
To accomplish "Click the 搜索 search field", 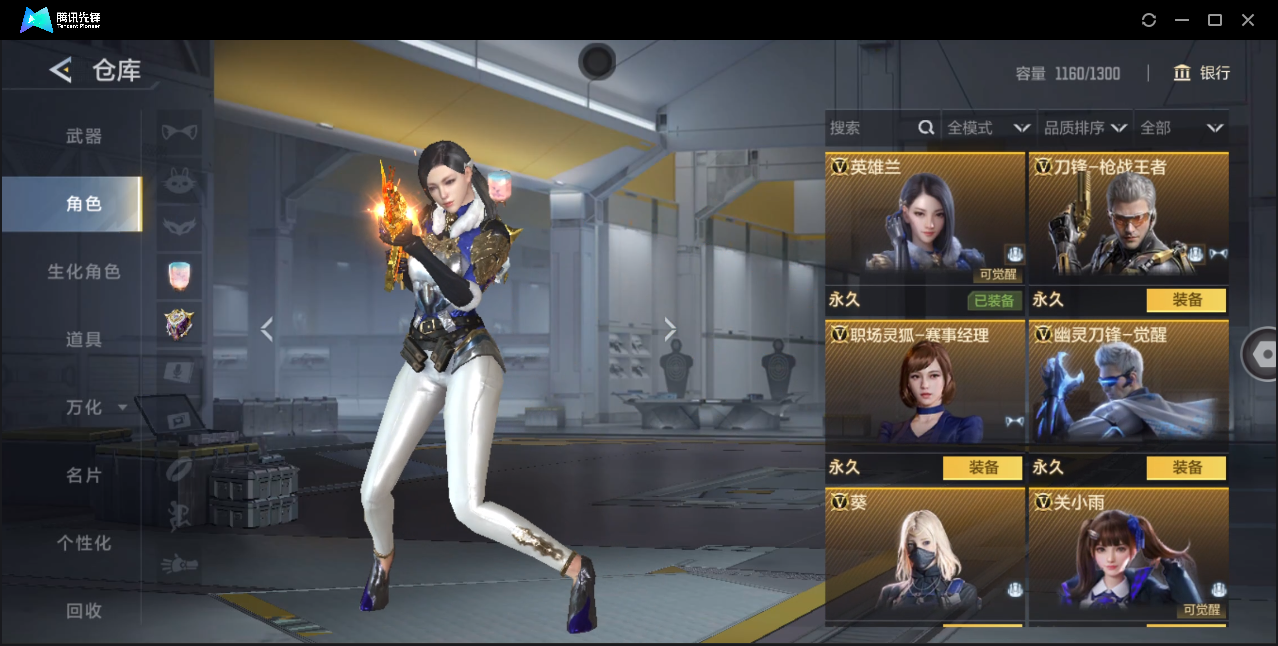I will [870, 128].
